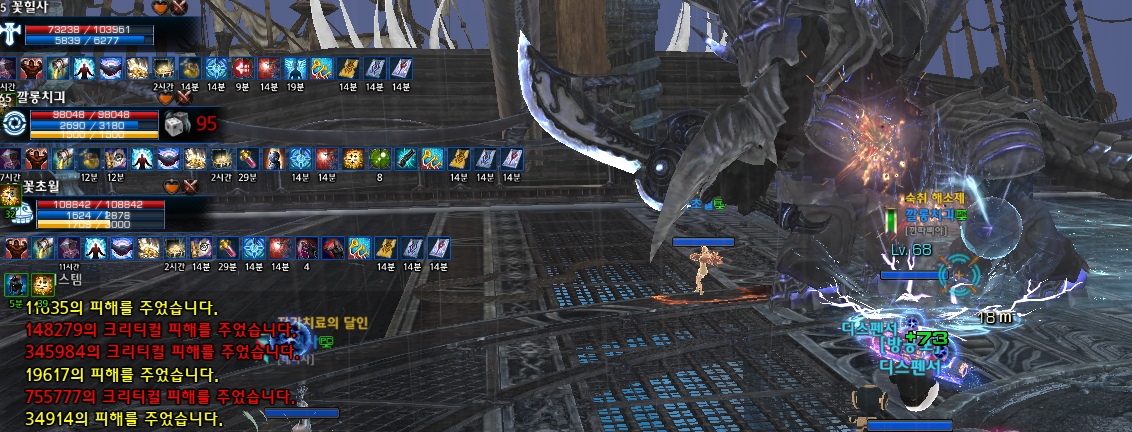Inspect the green clover buff showing 8
Screen dimensions: 1132x432
click(380, 158)
